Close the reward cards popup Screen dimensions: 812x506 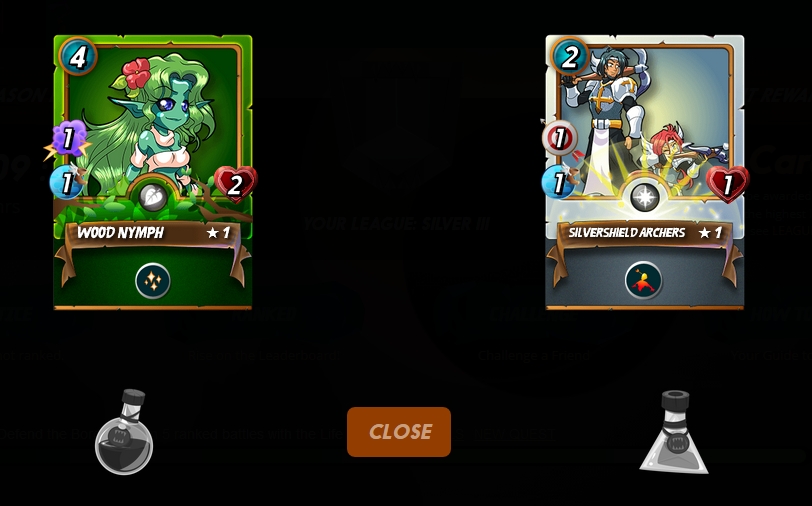(x=399, y=432)
